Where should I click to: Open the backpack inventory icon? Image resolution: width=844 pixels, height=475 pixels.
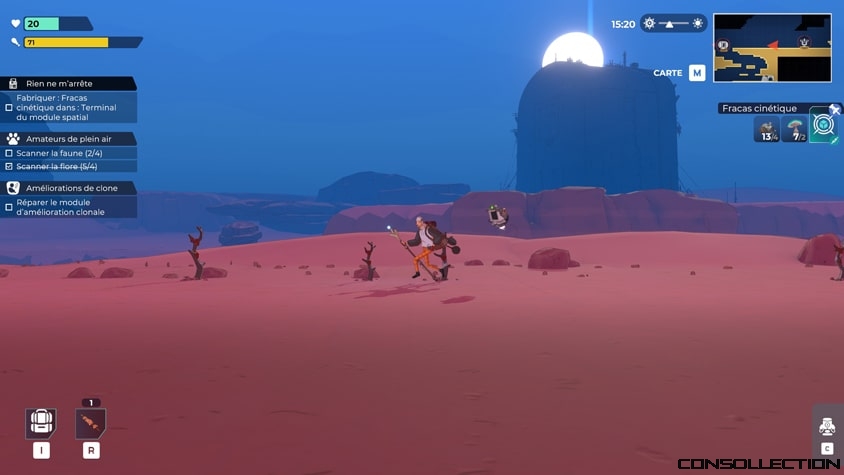click(x=40, y=423)
